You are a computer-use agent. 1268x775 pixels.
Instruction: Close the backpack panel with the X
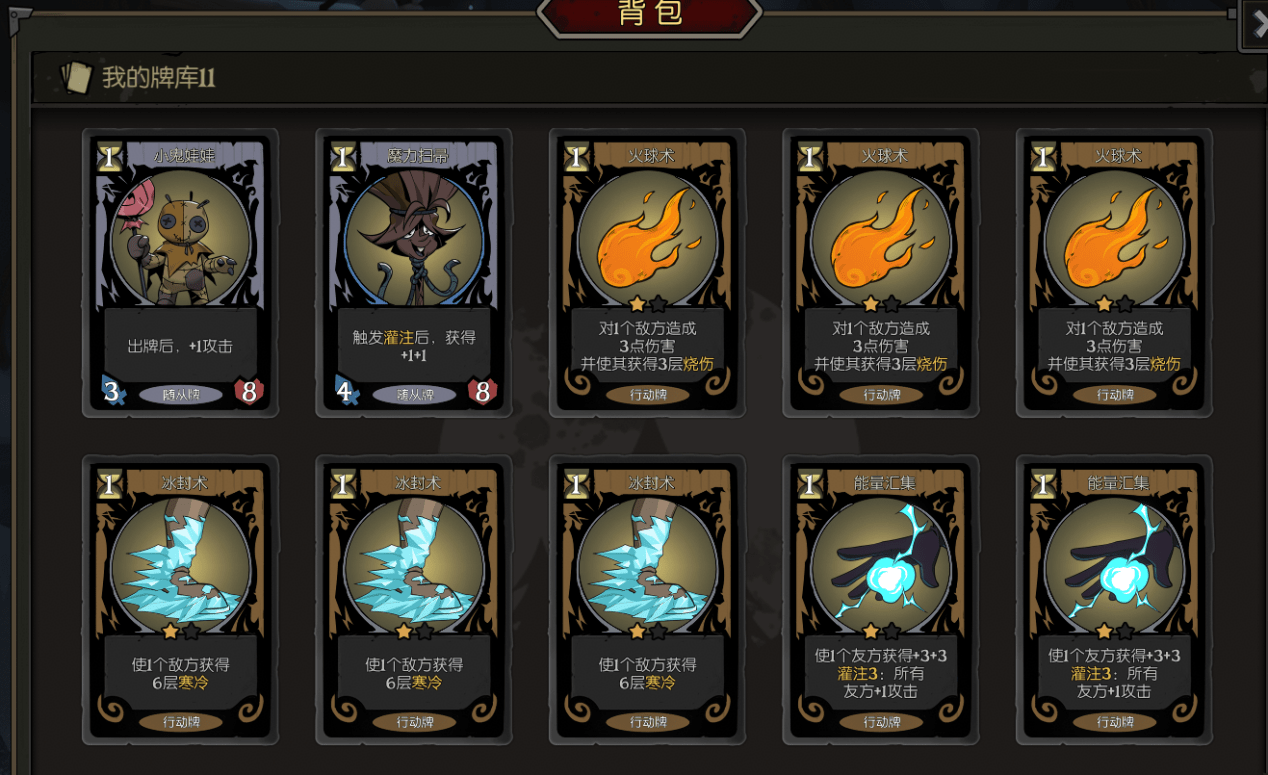1258,24
